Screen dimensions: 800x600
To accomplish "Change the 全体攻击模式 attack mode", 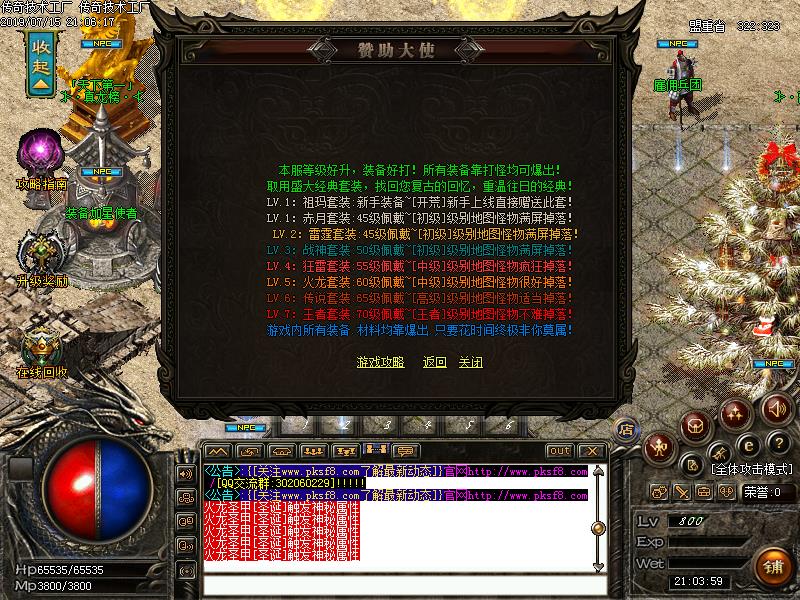I will 753,468.
